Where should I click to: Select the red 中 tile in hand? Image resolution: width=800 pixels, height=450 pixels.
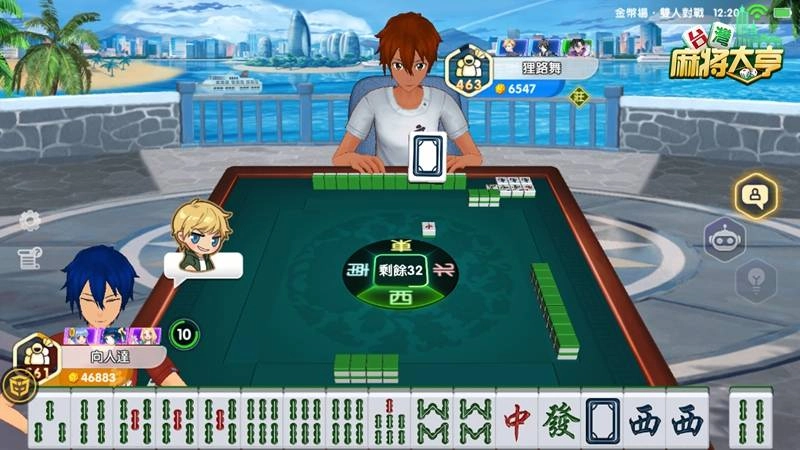click(x=517, y=420)
